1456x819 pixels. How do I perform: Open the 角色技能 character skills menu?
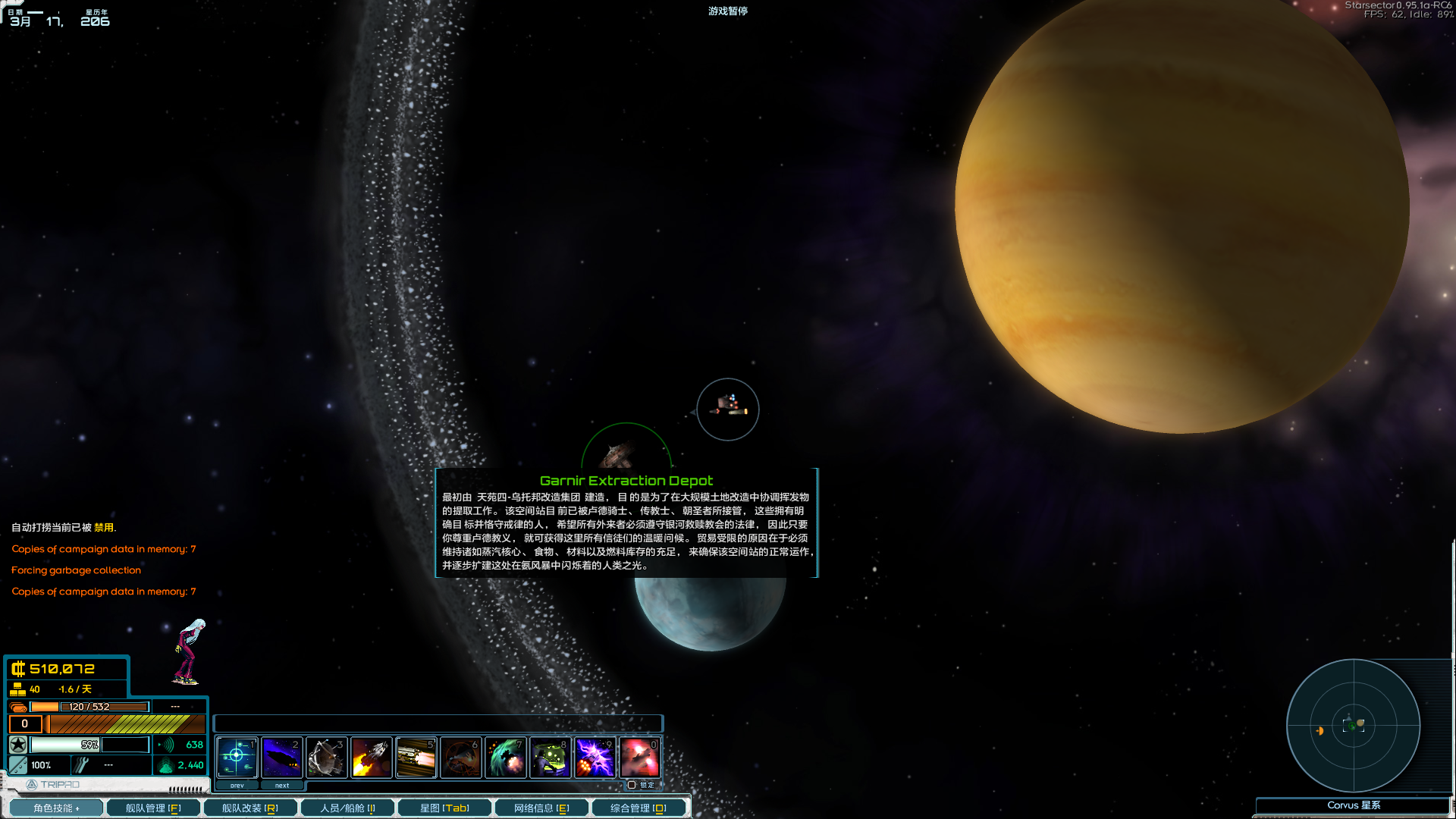point(55,808)
